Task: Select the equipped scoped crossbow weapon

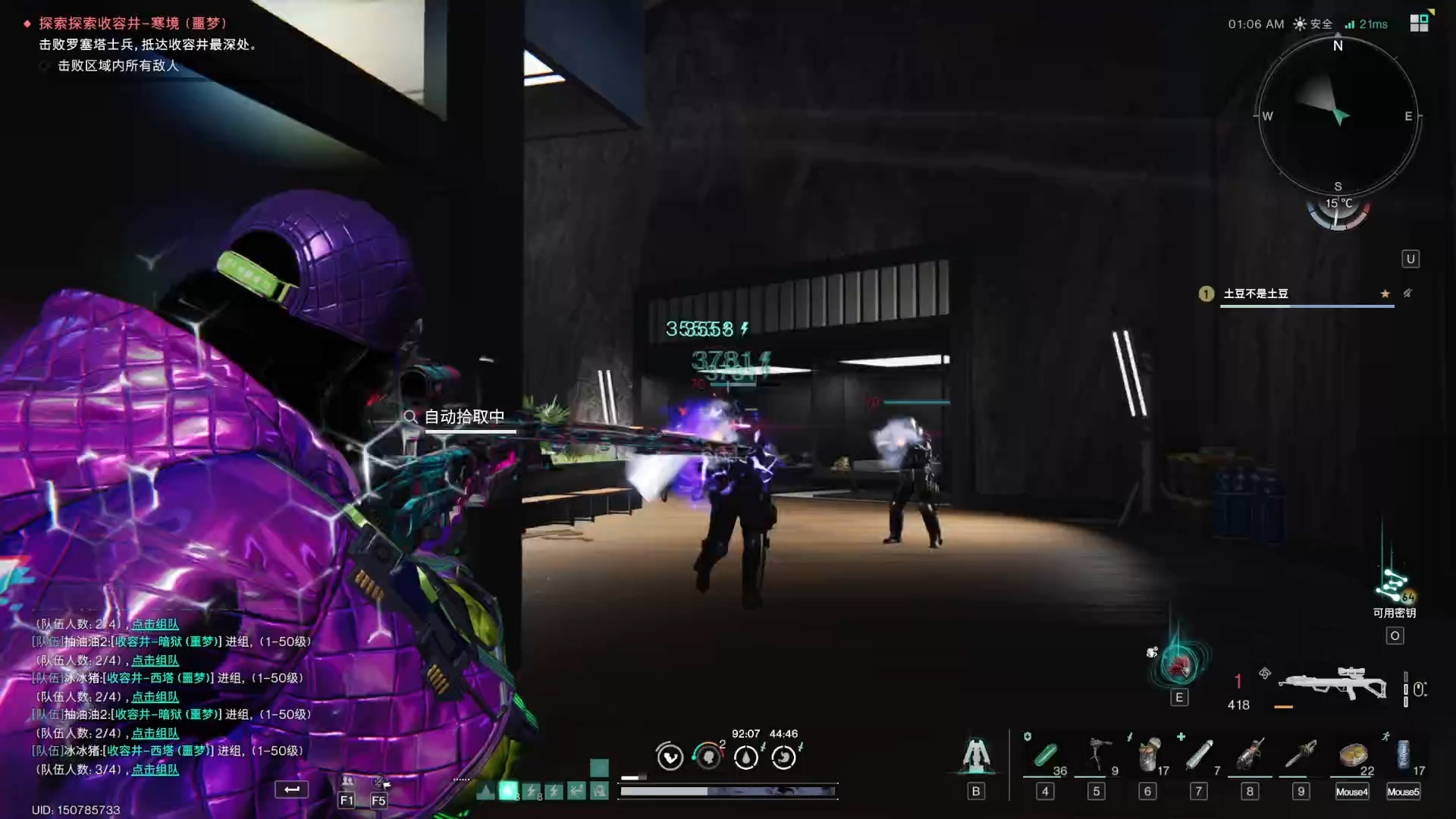Action: tap(1332, 684)
